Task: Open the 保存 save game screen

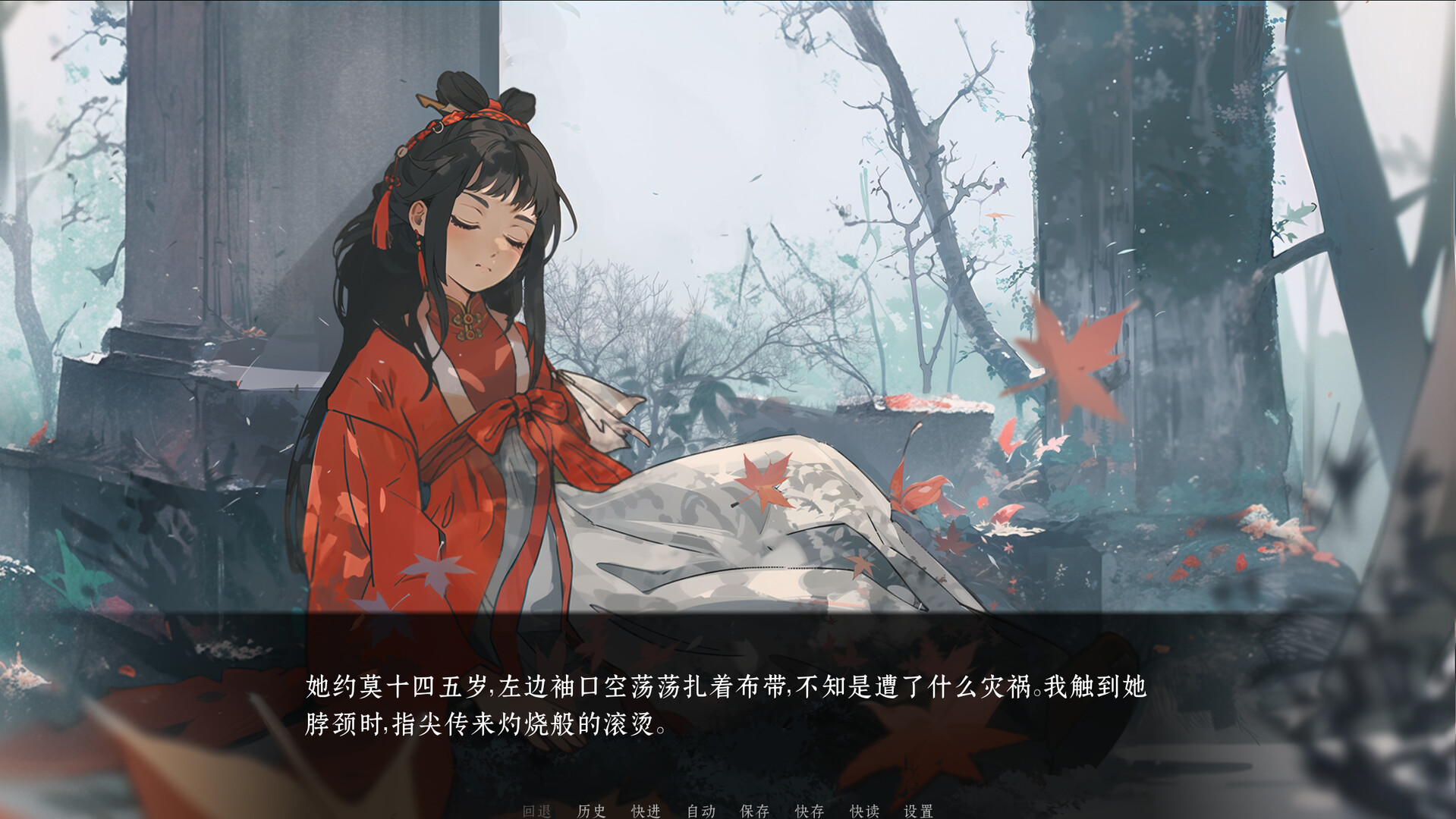Action: (754, 811)
